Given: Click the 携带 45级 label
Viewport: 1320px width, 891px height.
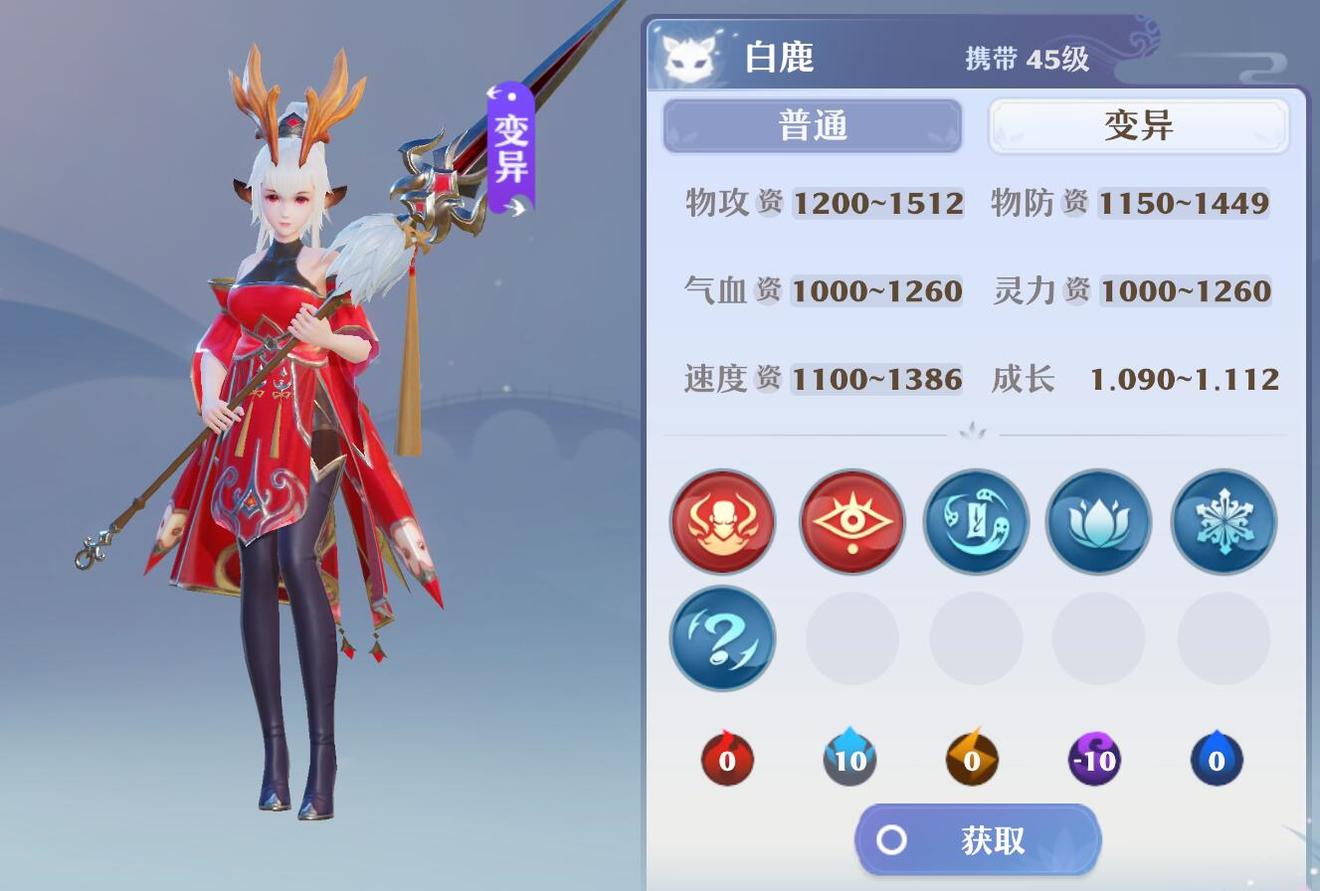Looking at the screenshot, I should click(x=1026, y=58).
